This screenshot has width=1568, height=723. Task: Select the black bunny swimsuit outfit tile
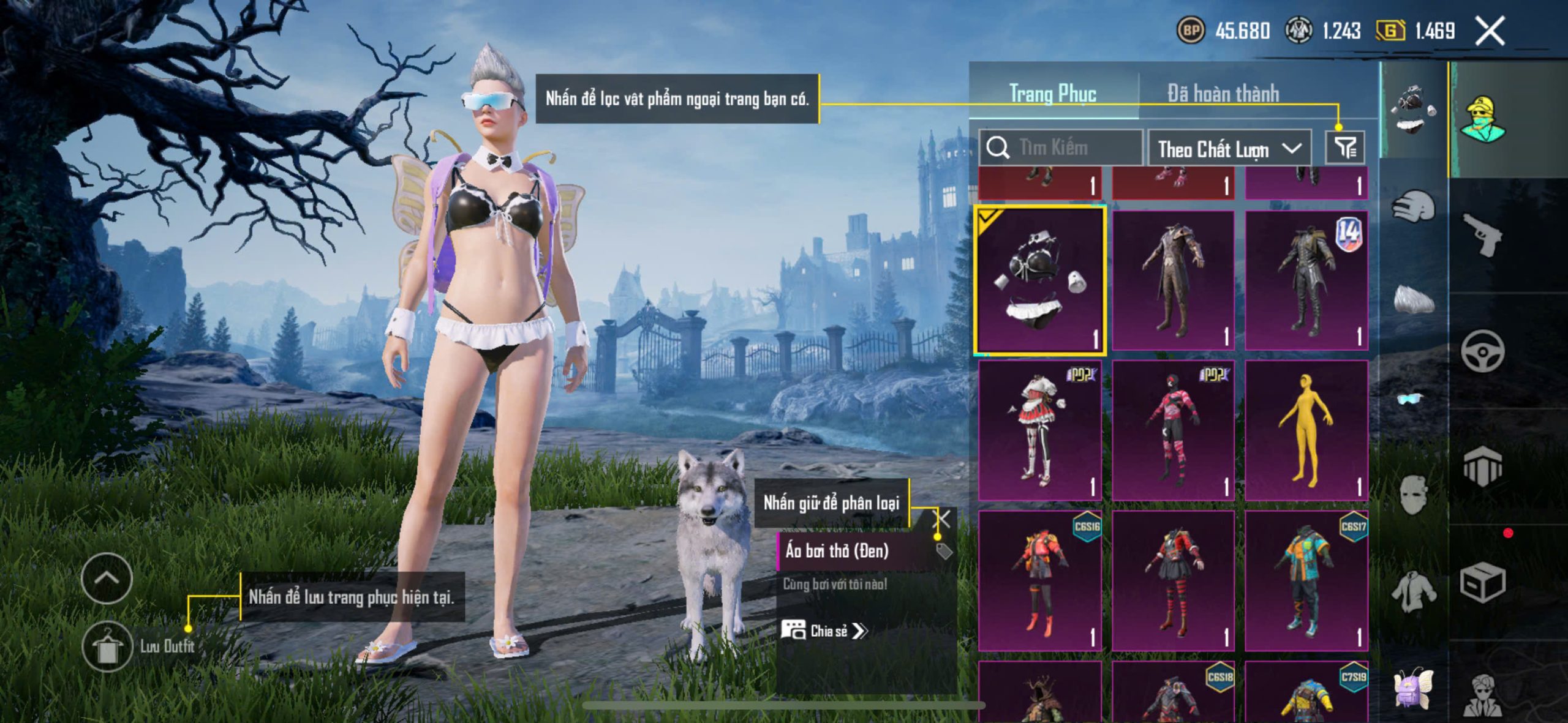pyautogui.click(x=1040, y=280)
